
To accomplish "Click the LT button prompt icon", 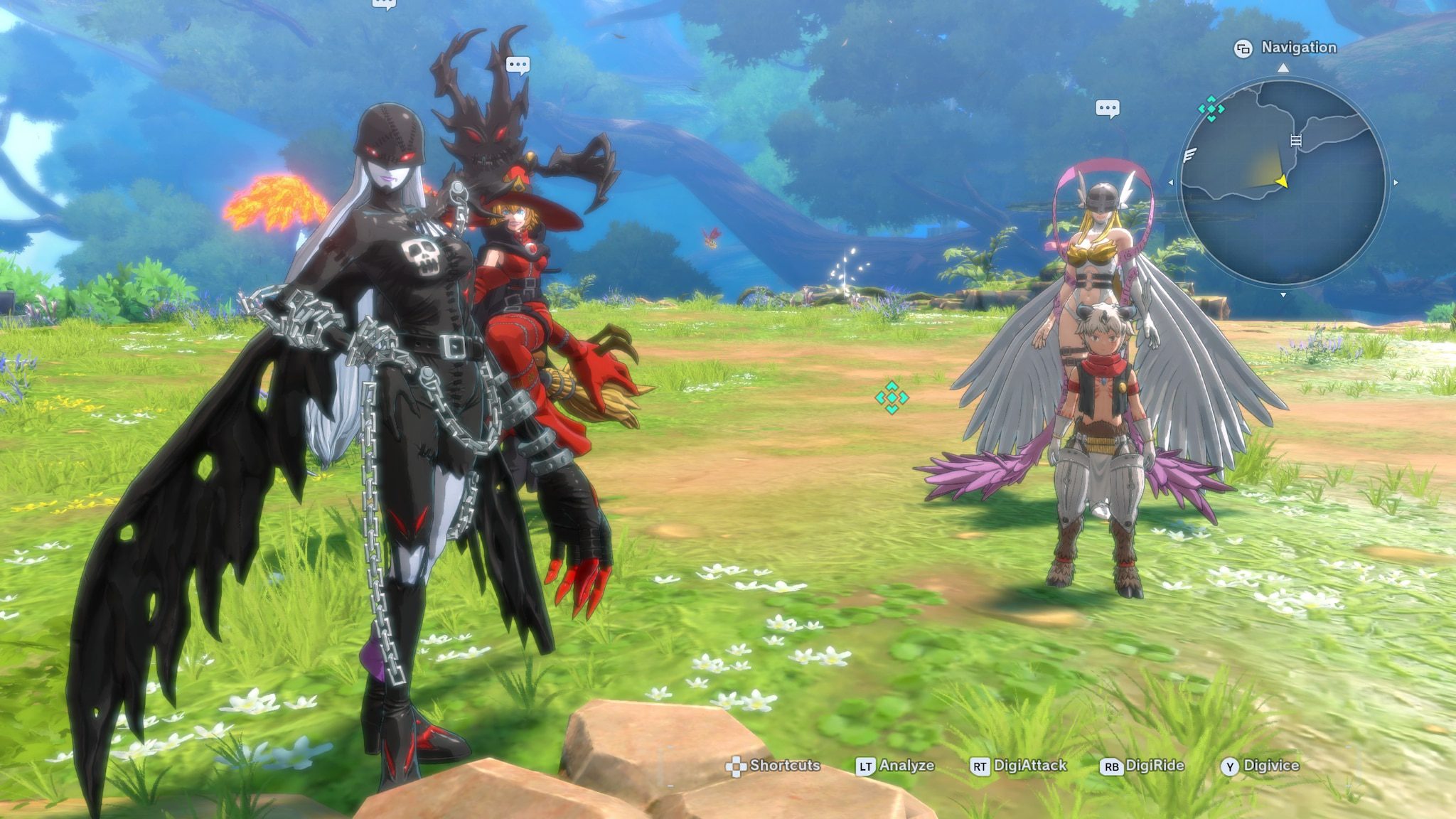I will point(865,766).
